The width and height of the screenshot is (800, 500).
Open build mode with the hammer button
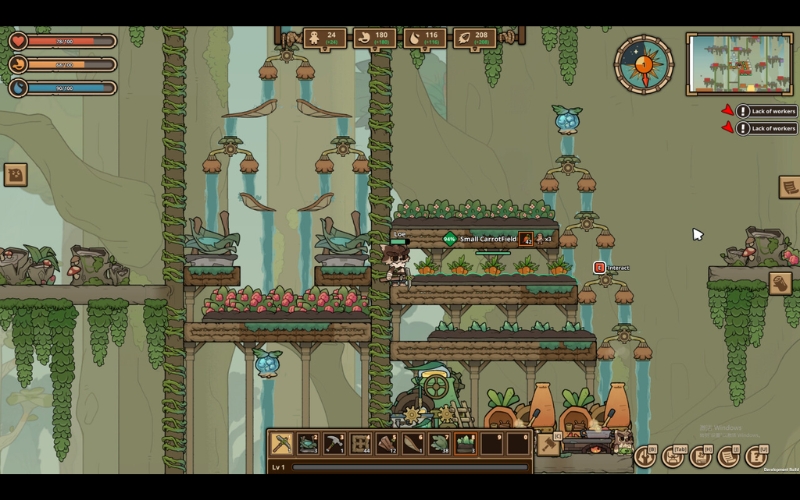pos(548,443)
